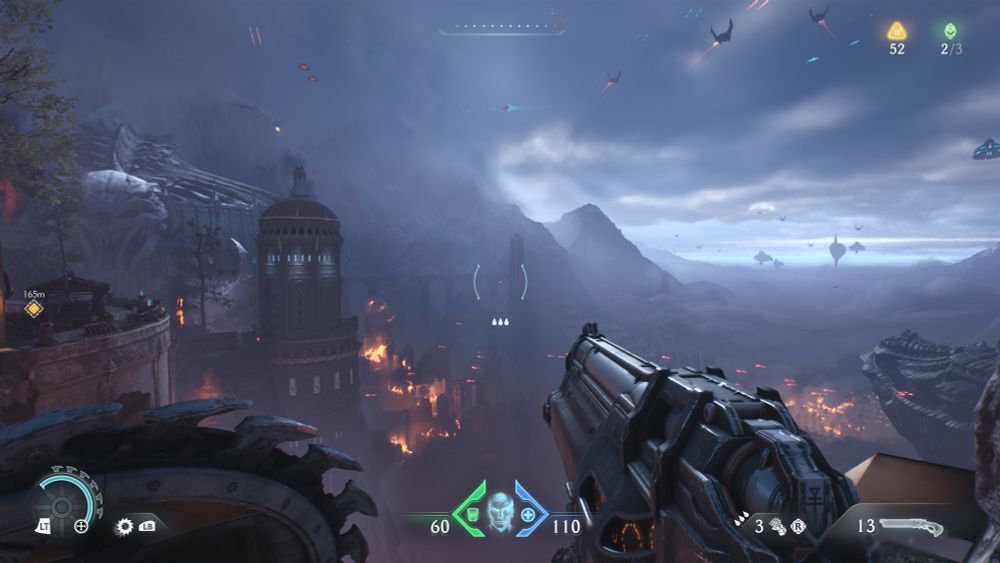
Task: Click the yellow diamond objective marker
Action: coord(34,308)
